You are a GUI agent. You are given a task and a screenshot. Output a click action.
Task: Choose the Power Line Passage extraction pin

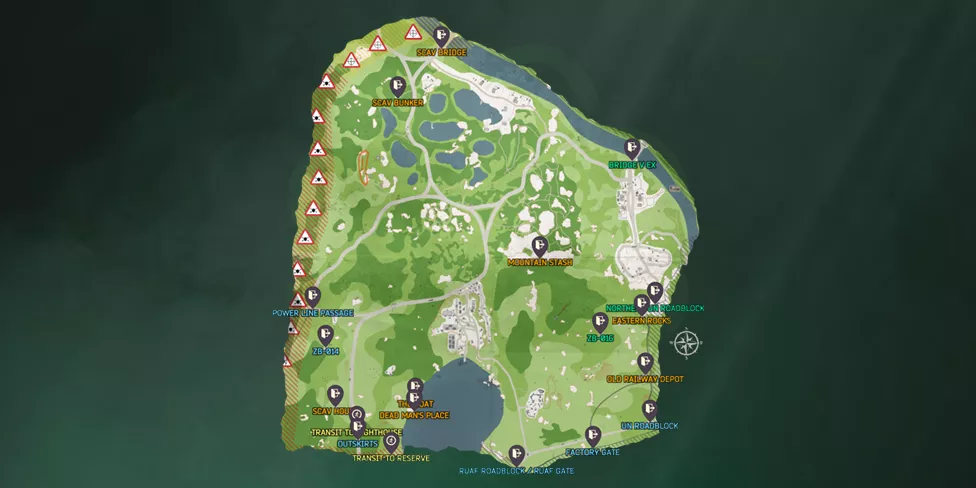tap(313, 296)
